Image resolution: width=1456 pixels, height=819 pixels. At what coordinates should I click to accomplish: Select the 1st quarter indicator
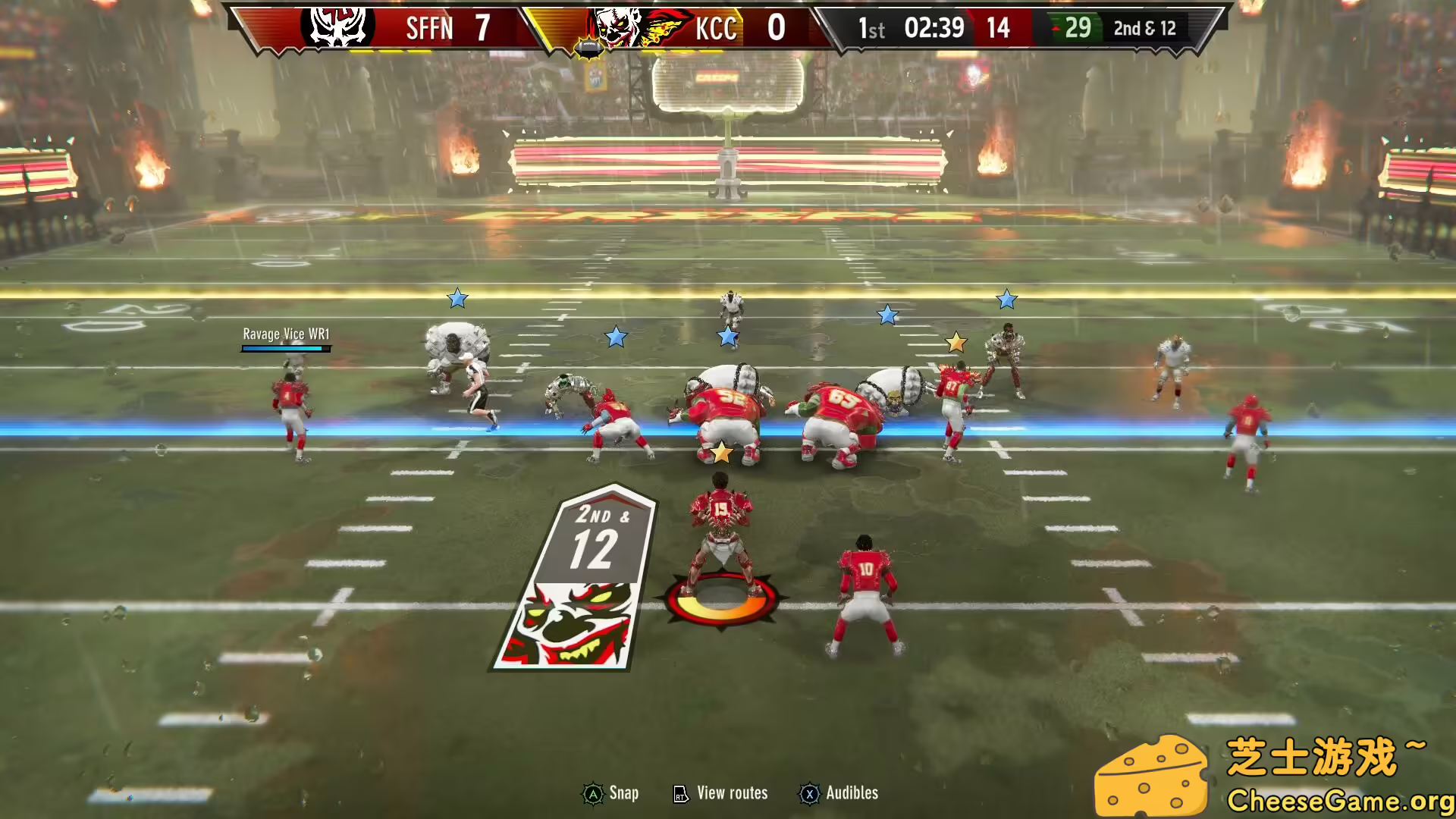pos(871,29)
